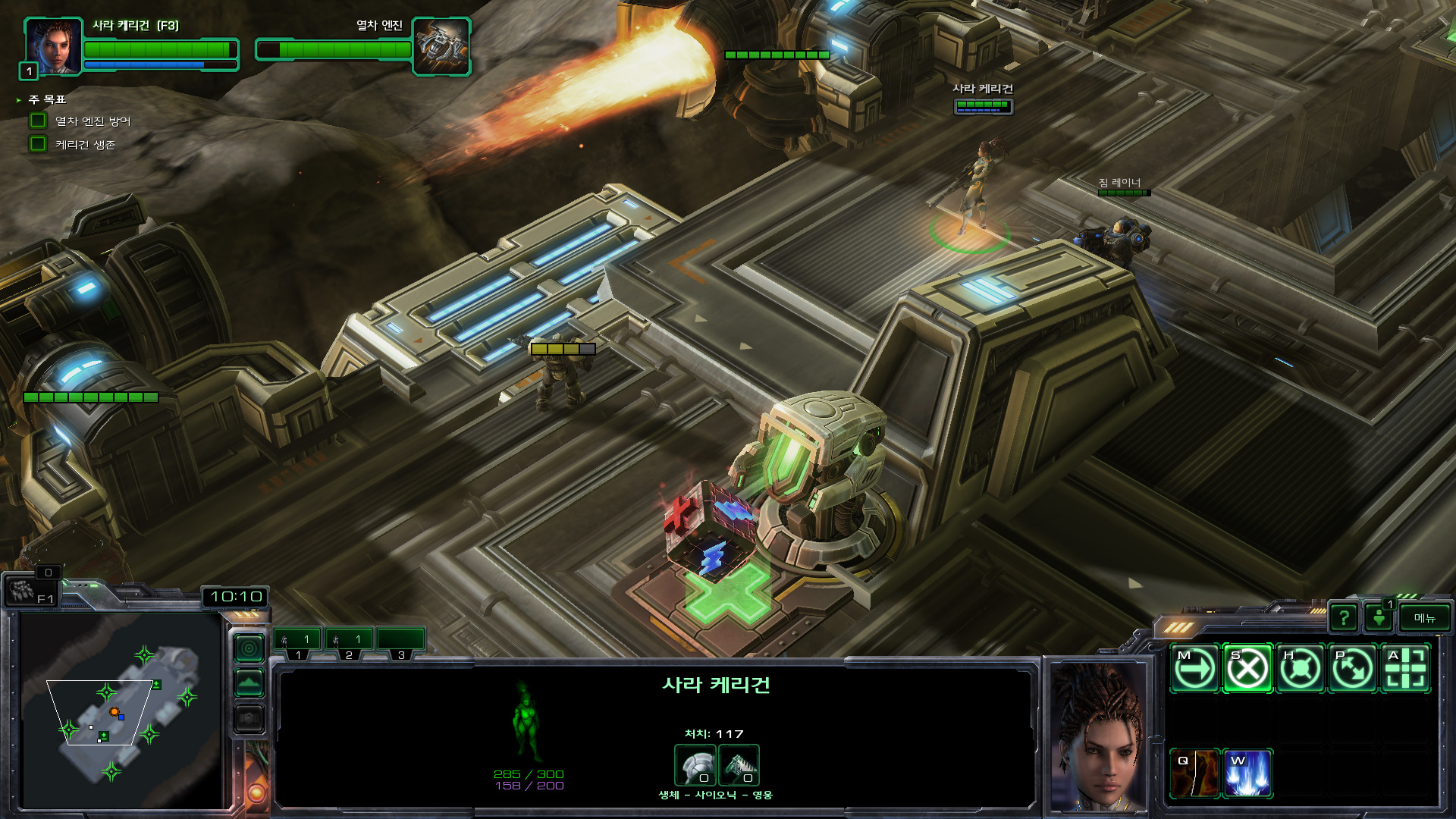The image size is (1456, 819).
Task: Select the Hold Position command
Action: [x=1301, y=669]
